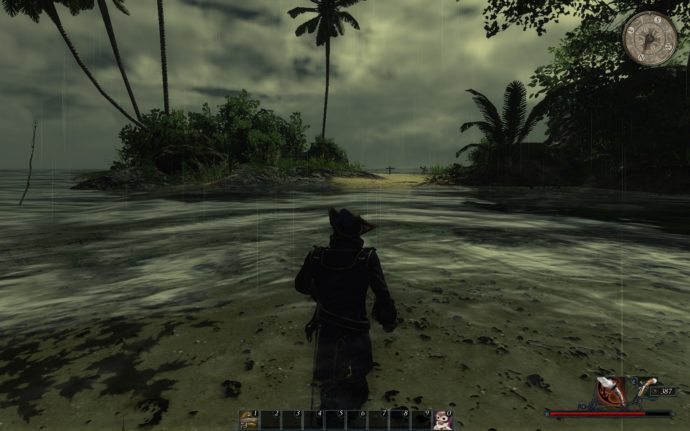Select the food item in hotbar slot 1

(x=248, y=421)
